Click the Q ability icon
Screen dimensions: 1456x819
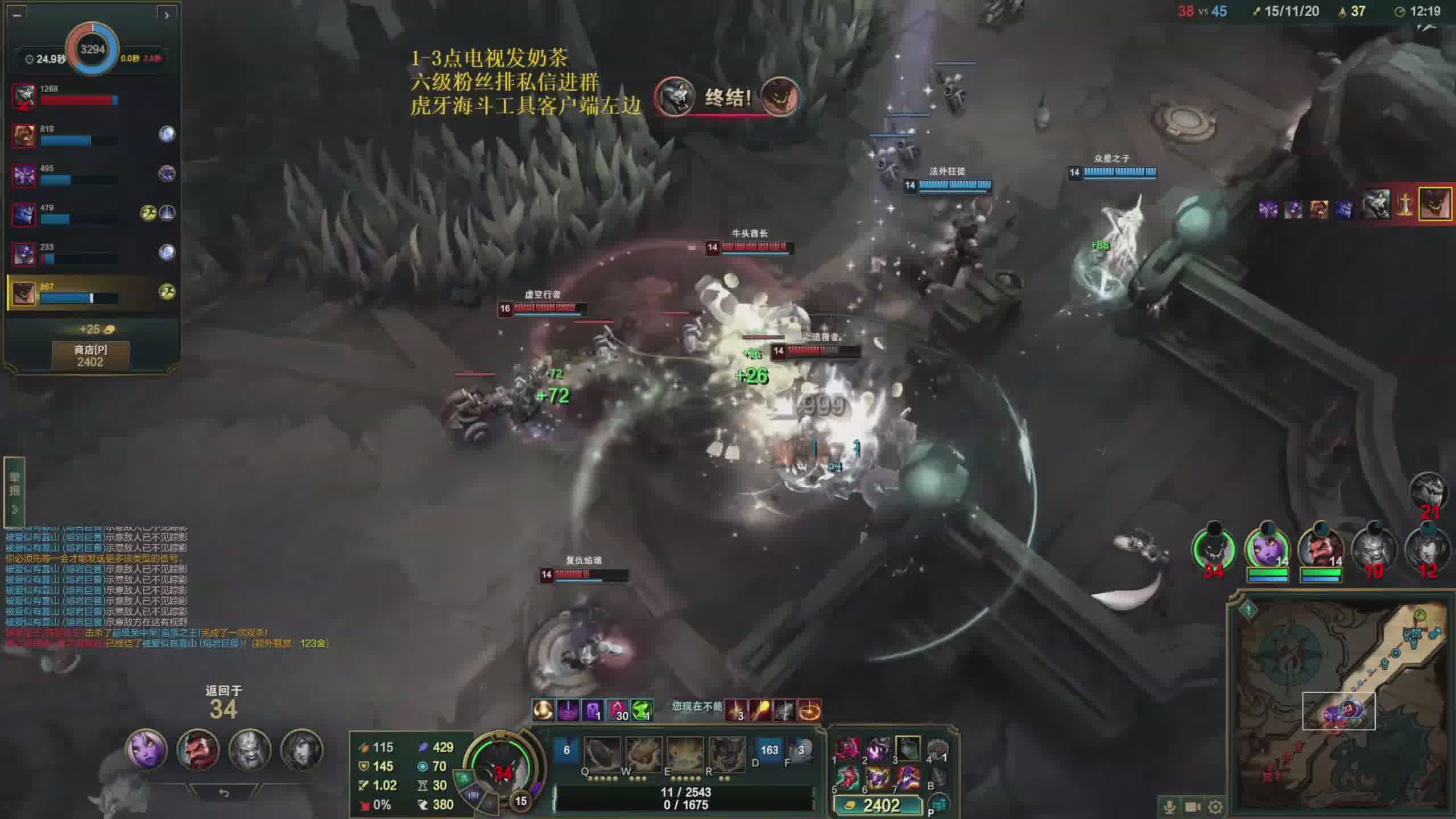[601, 754]
